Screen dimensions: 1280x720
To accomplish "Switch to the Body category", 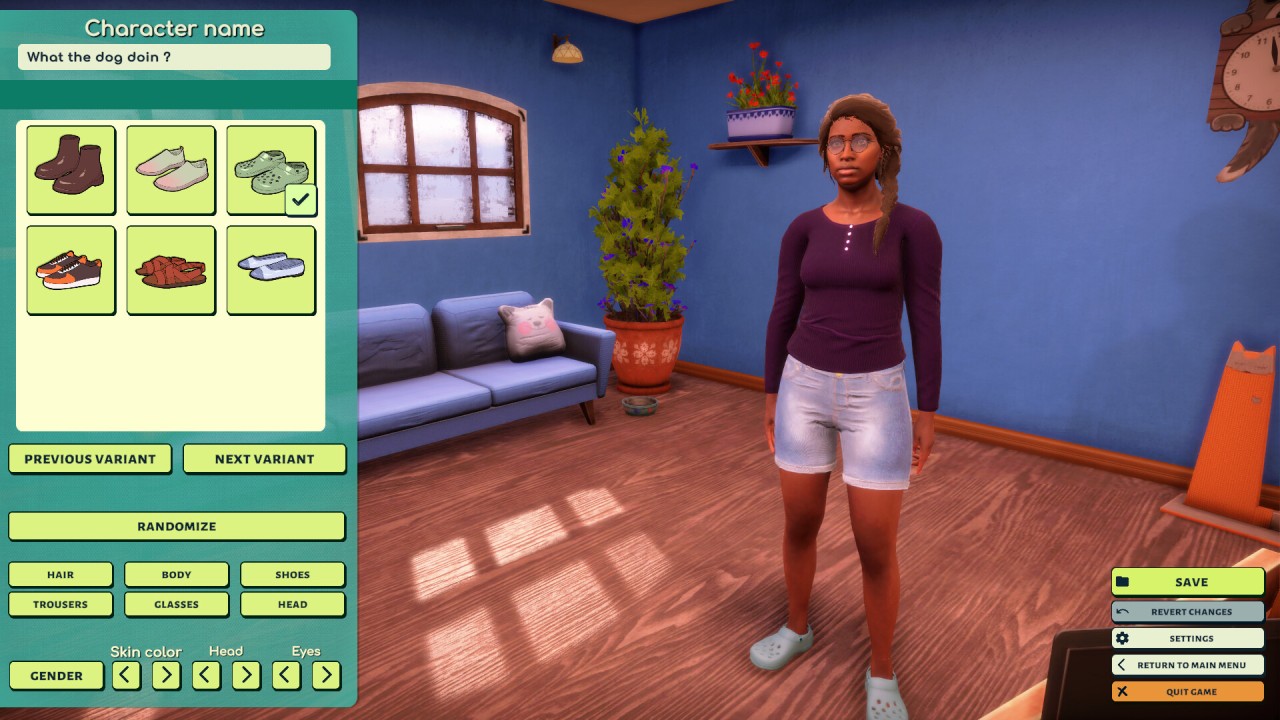I will (176, 575).
